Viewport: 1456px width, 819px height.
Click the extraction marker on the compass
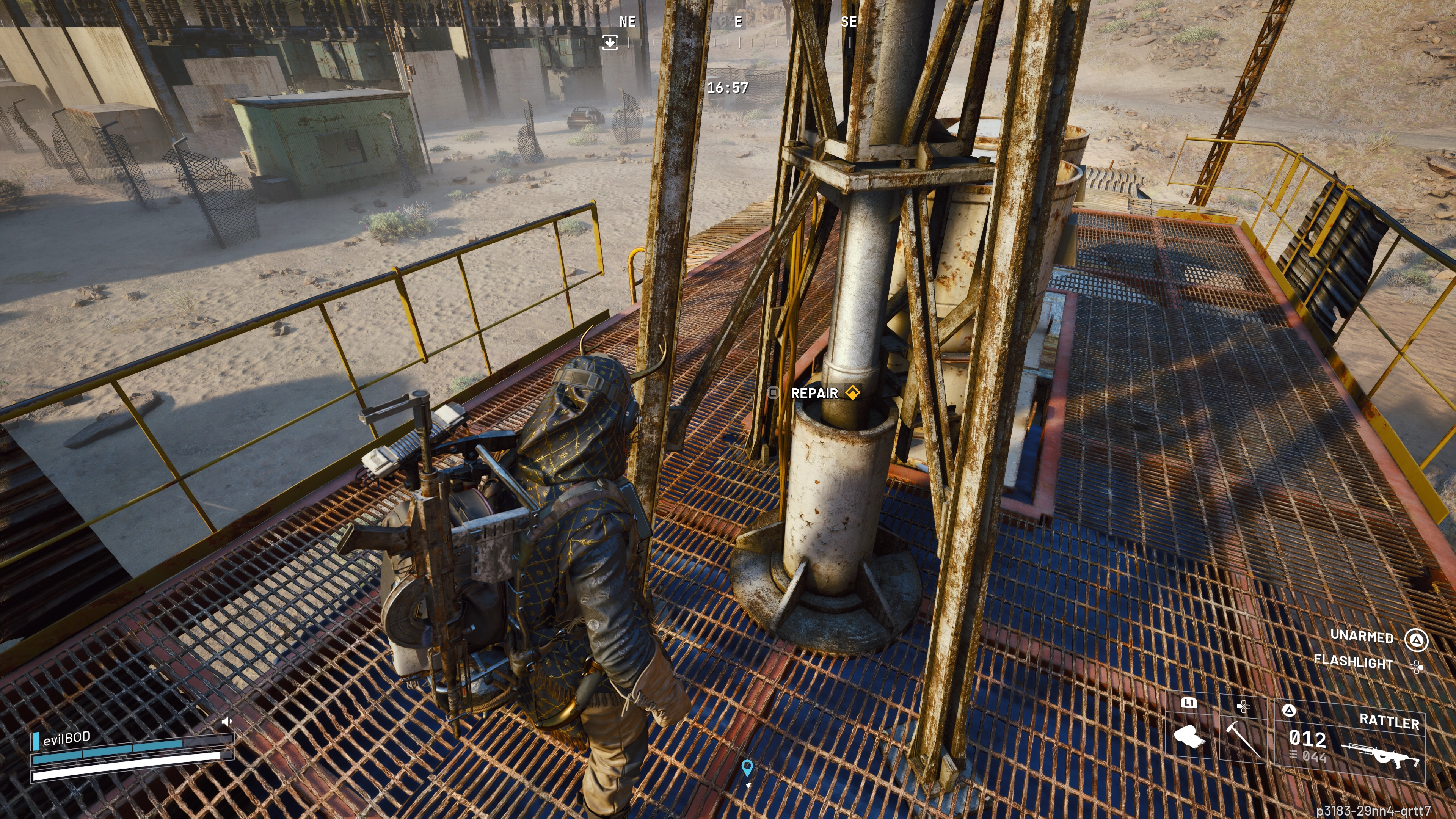(x=610, y=42)
